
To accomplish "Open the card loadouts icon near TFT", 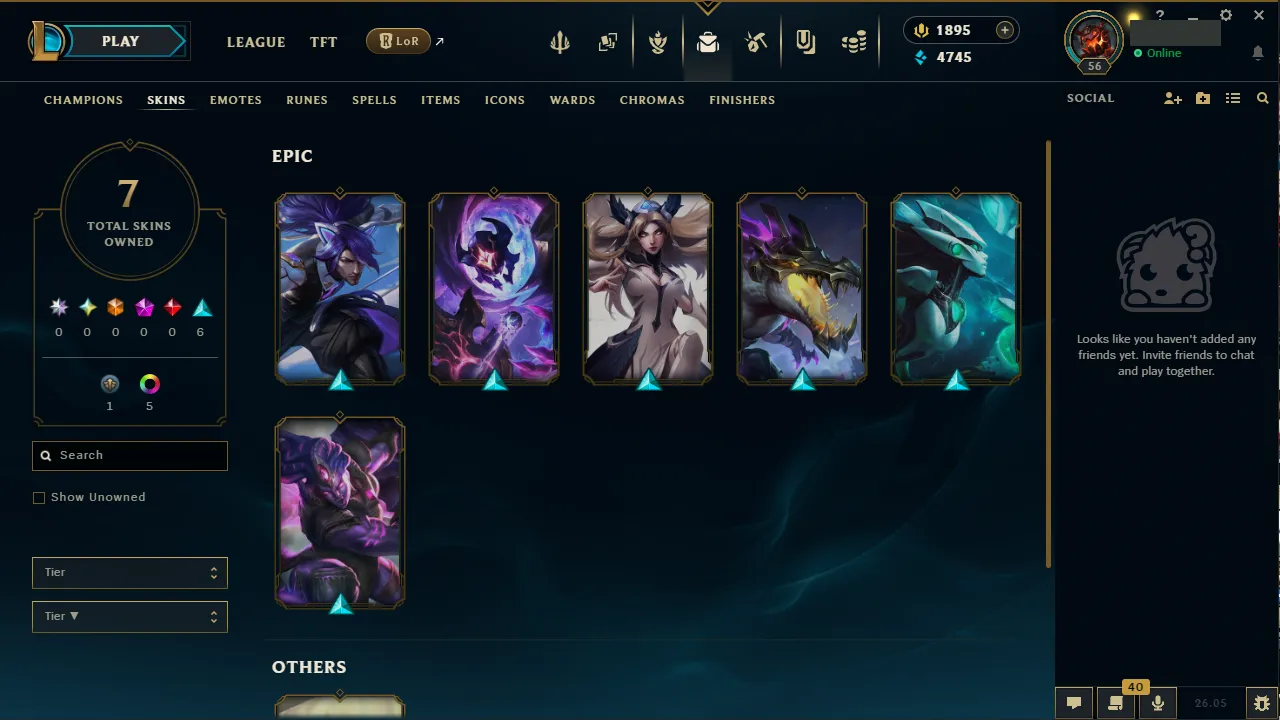I will pyautogui.click(x=608, y=41).
